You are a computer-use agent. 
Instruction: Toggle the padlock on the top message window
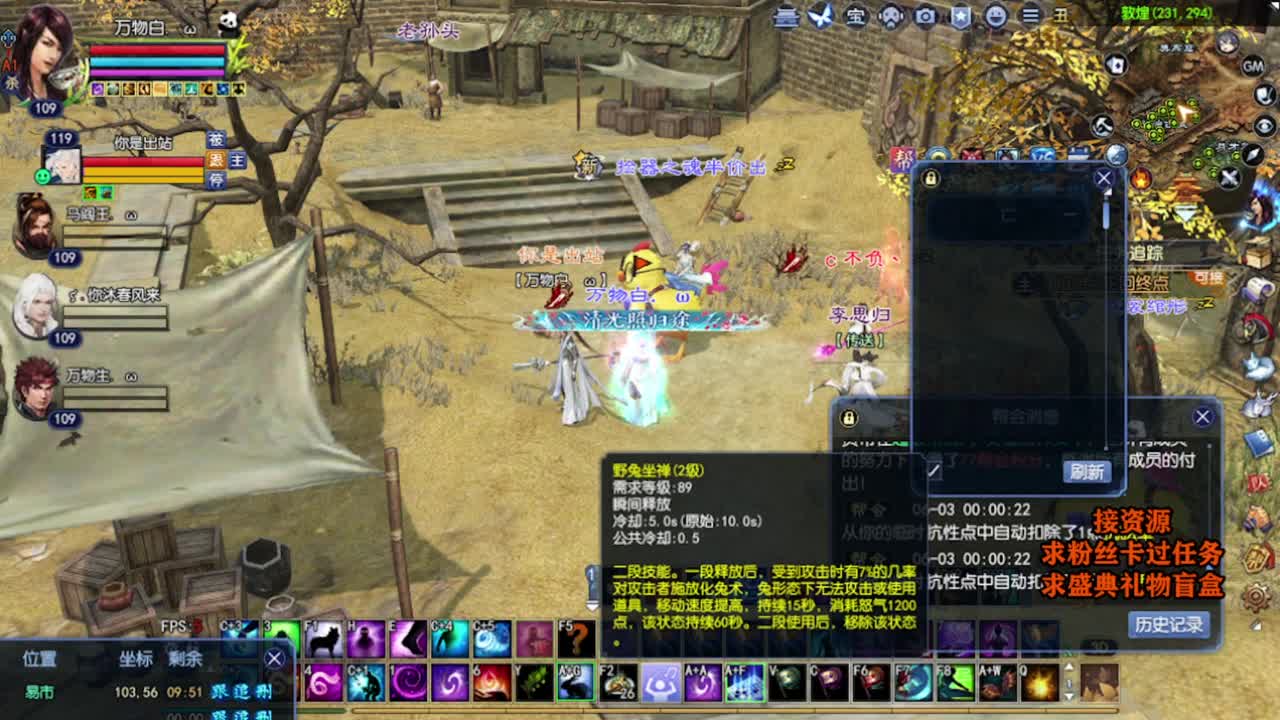[x=932, y=178]
